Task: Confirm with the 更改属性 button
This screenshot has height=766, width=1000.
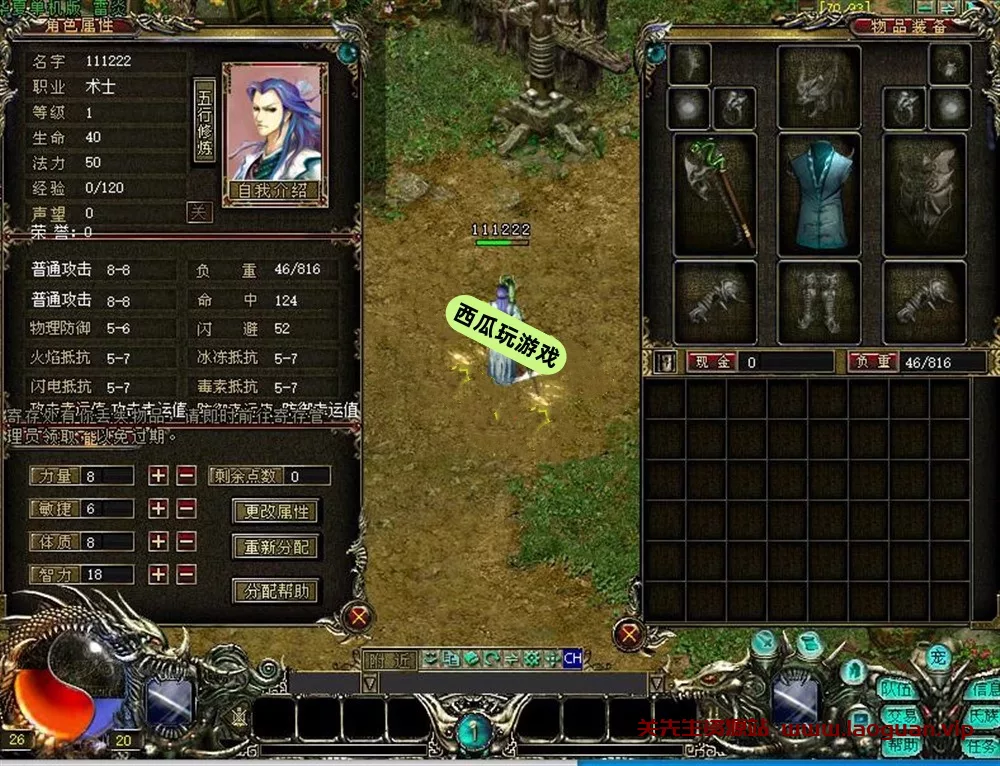Action: (276, 512)
